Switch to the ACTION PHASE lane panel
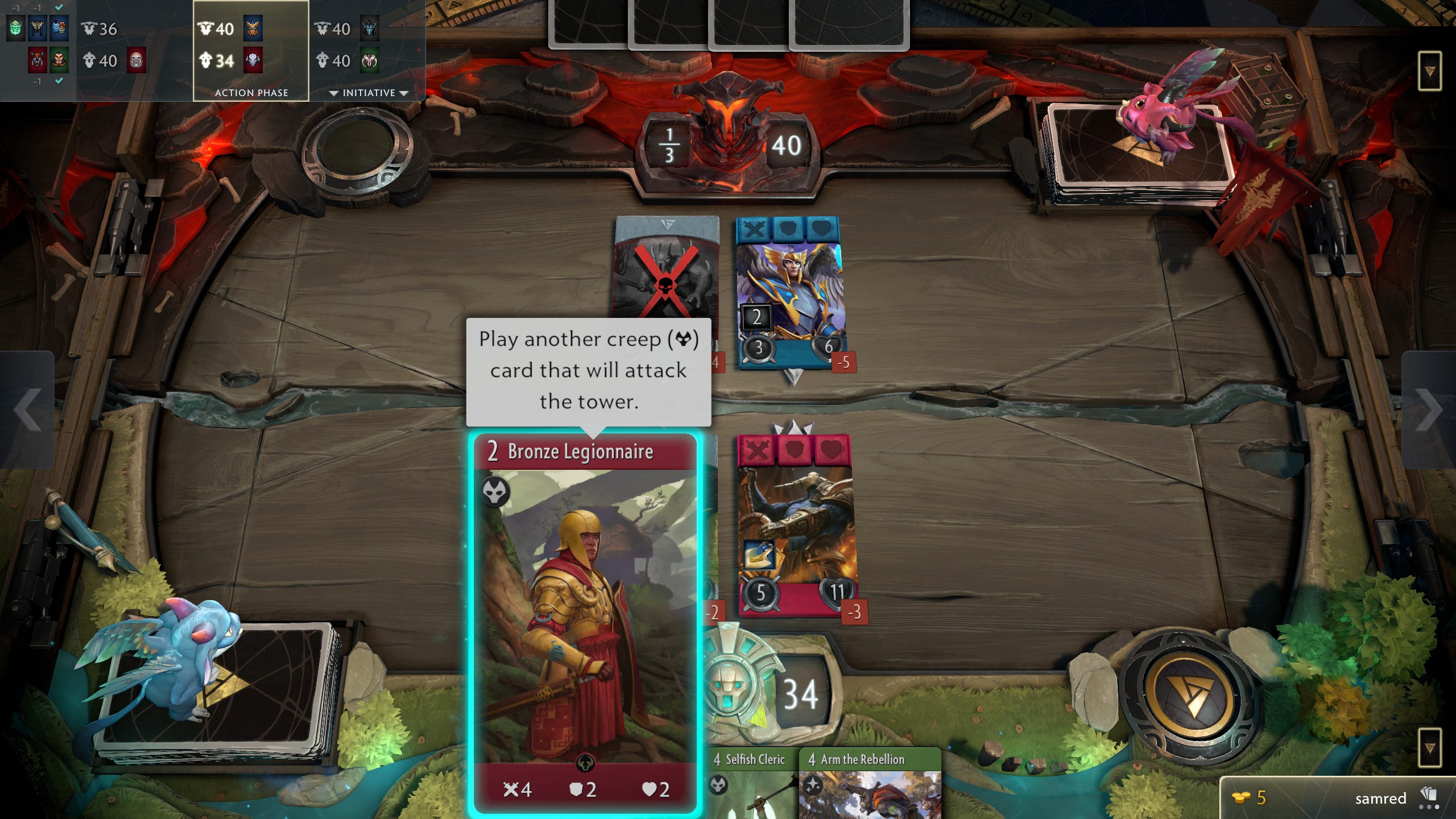The image size is (1456, 819). [251, 92]
